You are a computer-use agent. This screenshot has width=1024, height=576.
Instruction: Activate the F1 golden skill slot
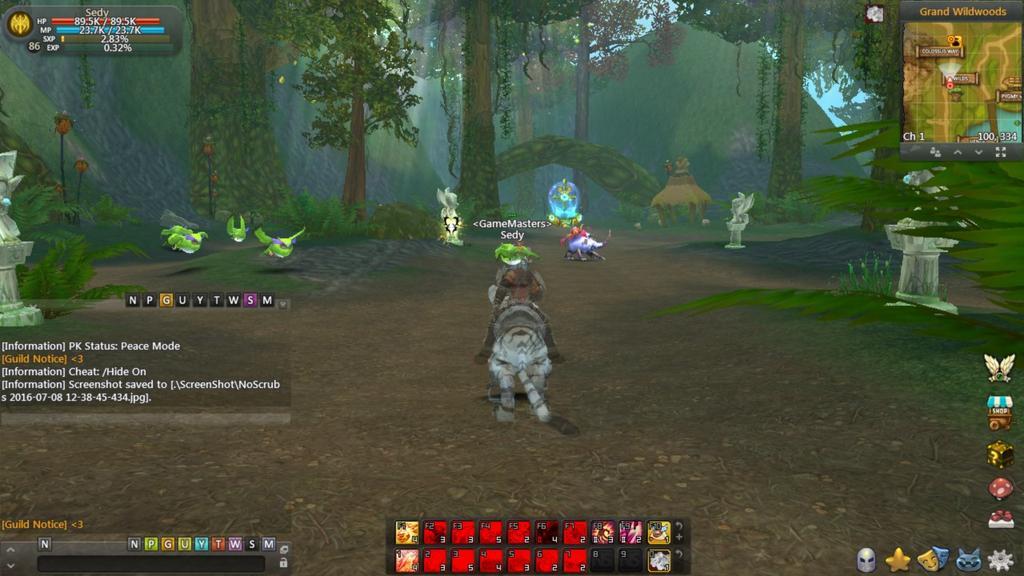[407, 532]
